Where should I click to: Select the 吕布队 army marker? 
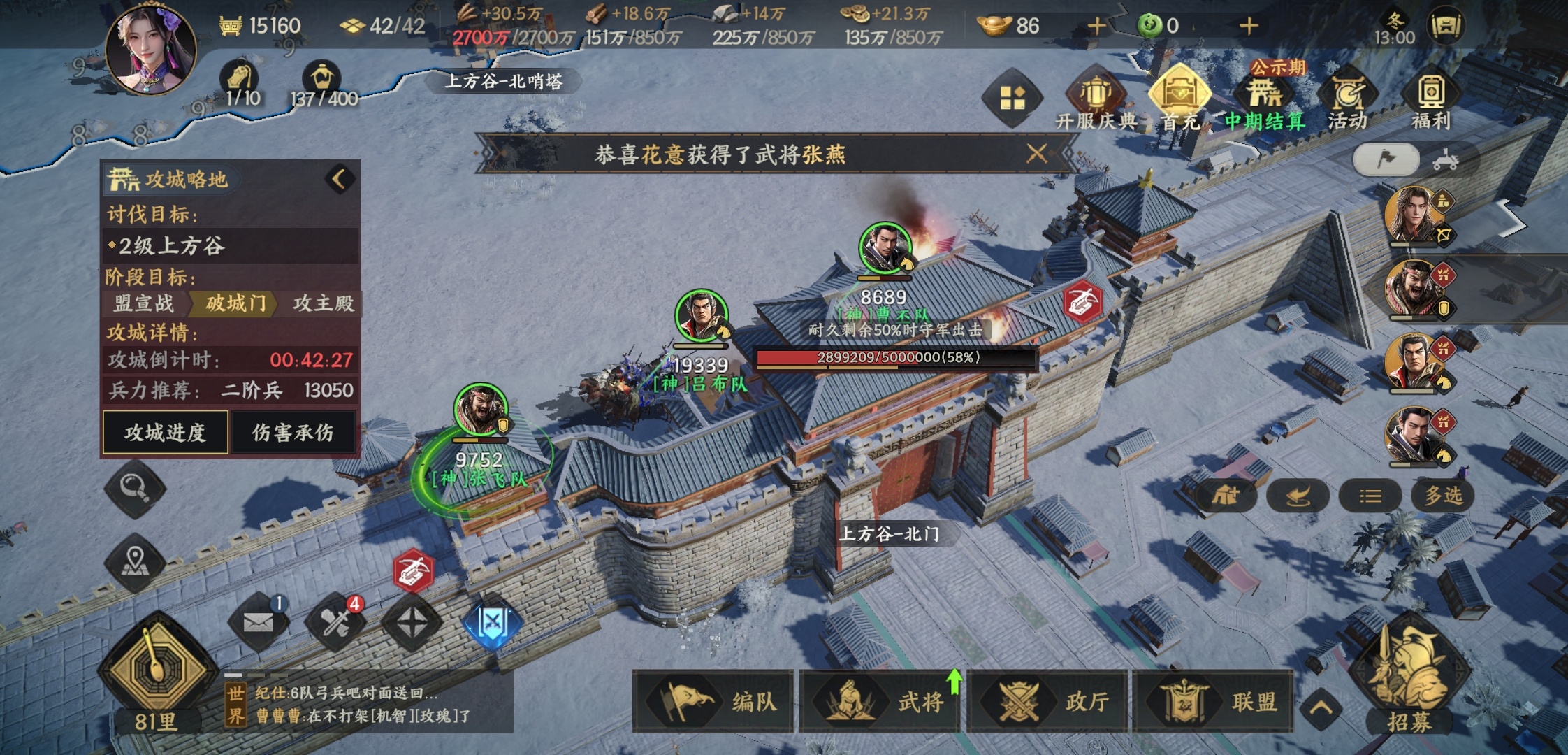coord(701,317)
